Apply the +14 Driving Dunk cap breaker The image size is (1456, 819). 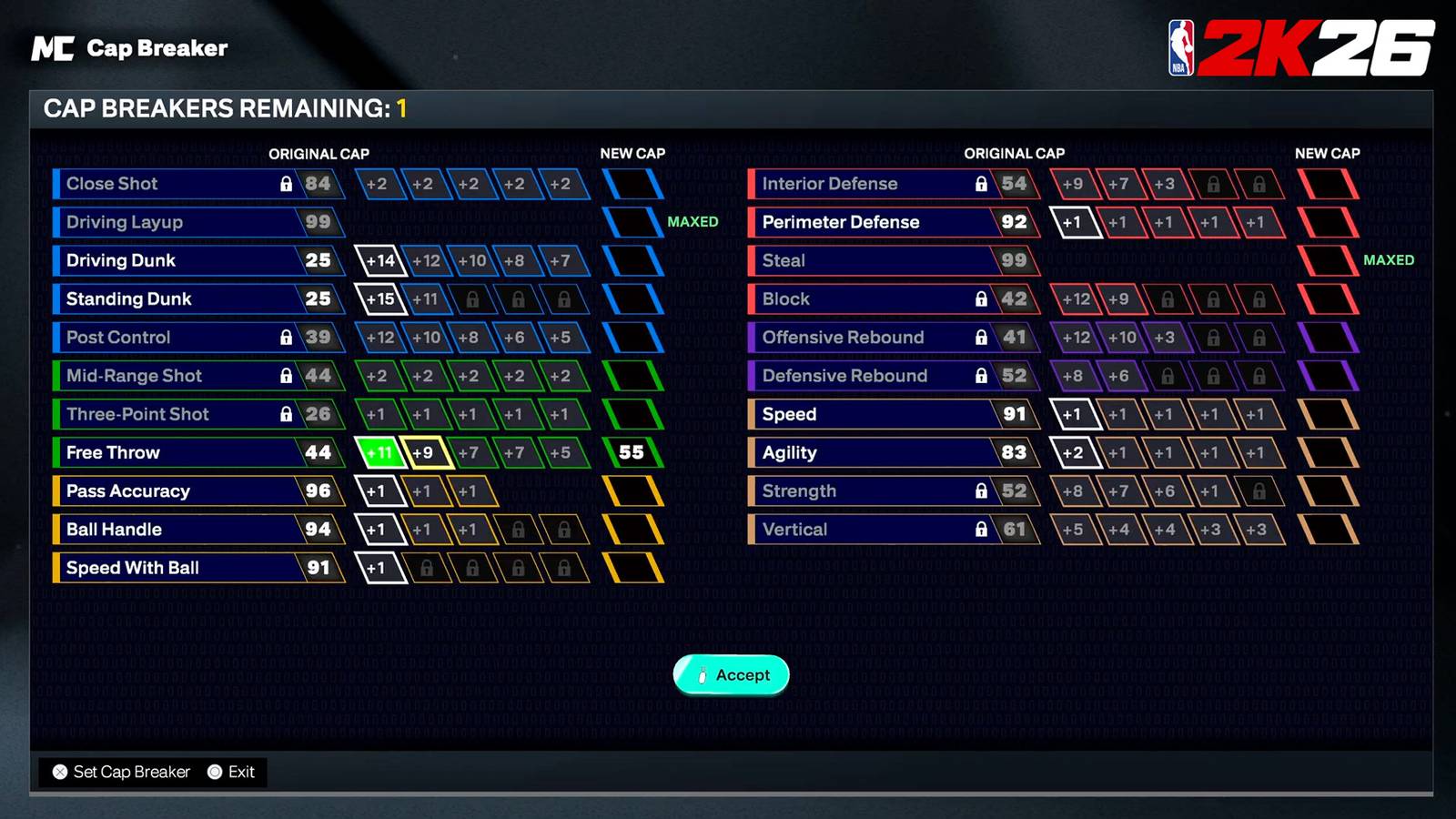(x=379, y=261)
